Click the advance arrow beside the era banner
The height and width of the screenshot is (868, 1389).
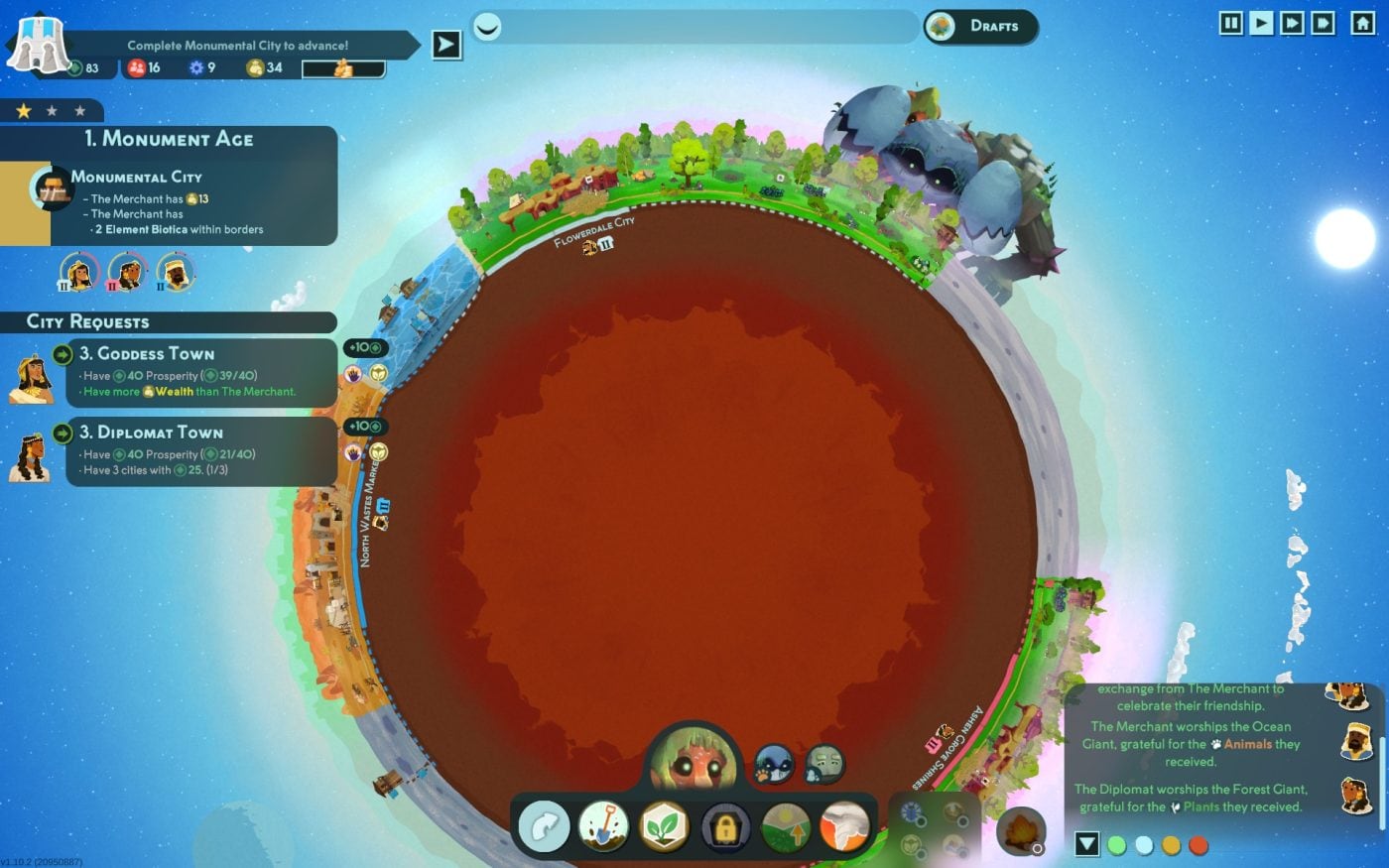(x=446, y=45)
